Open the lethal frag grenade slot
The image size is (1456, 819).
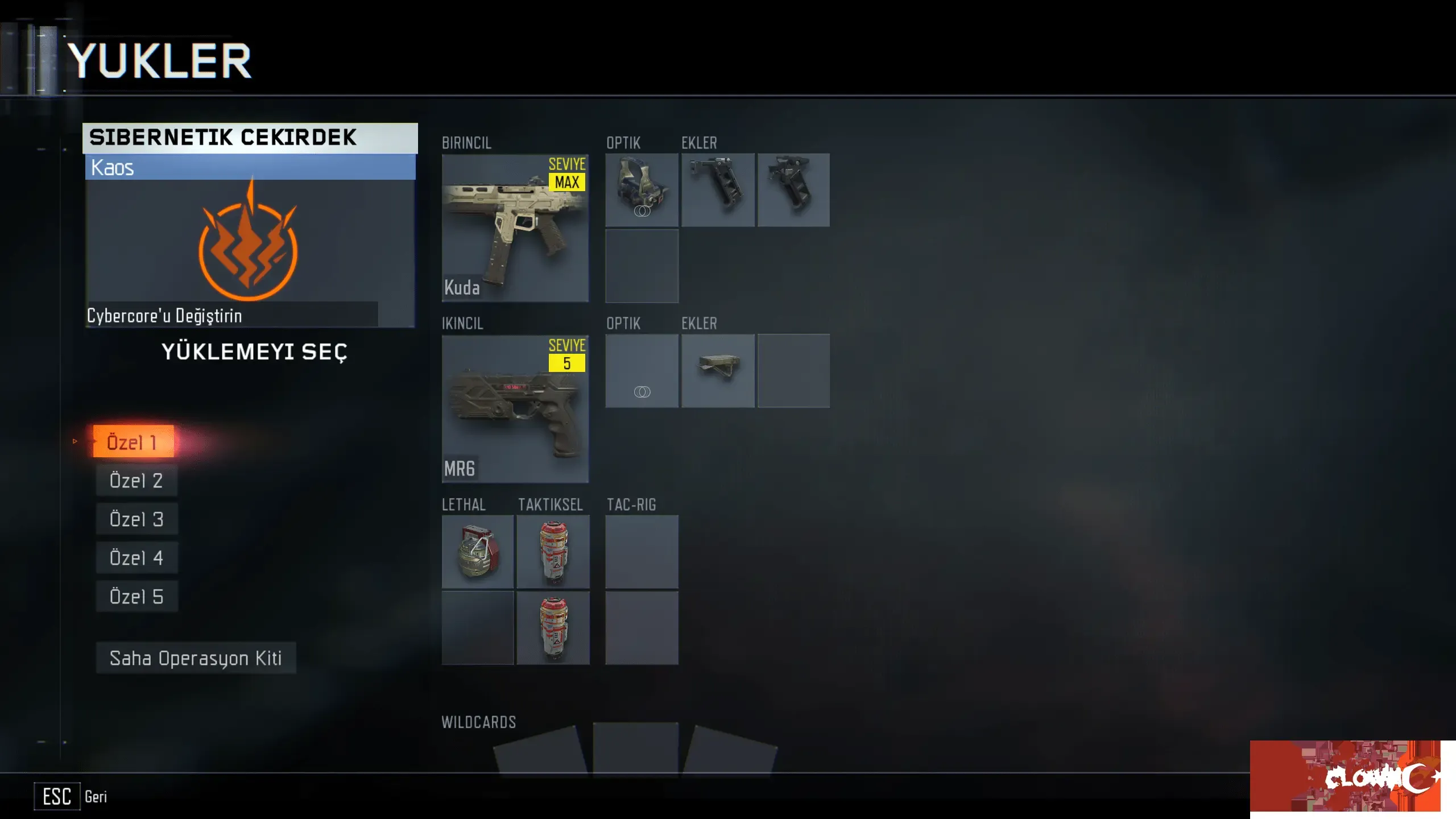478,552
